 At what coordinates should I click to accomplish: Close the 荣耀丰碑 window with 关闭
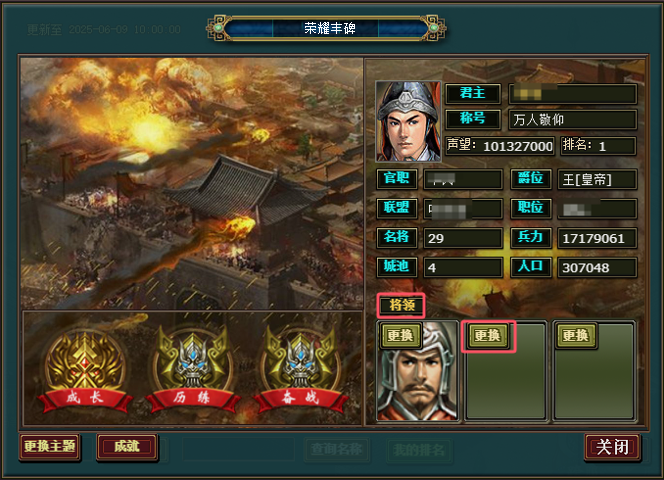pyautogui.click(x=612, y=447)
